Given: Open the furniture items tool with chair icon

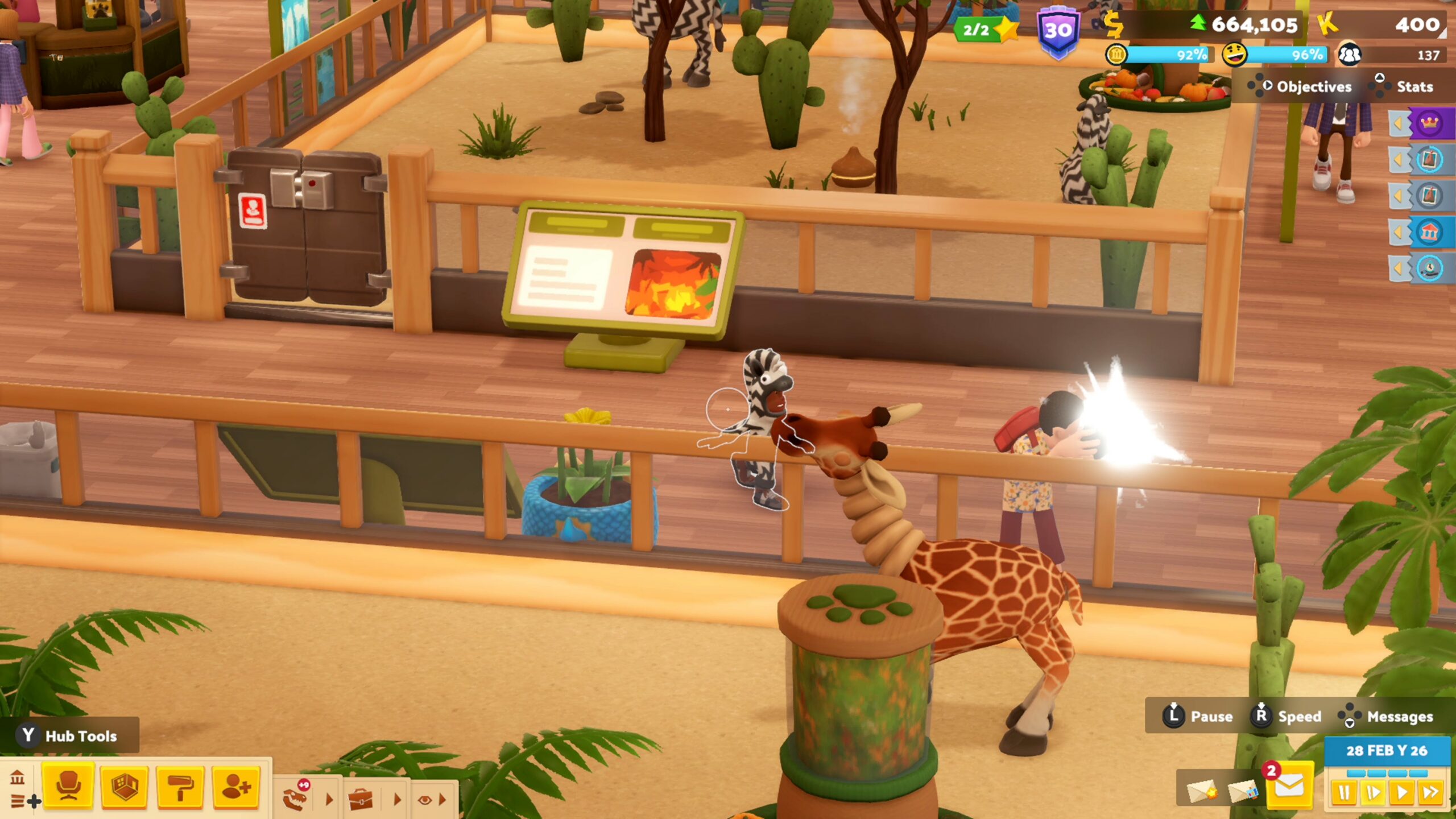Looking at the screenshot, I should (68, 787).
